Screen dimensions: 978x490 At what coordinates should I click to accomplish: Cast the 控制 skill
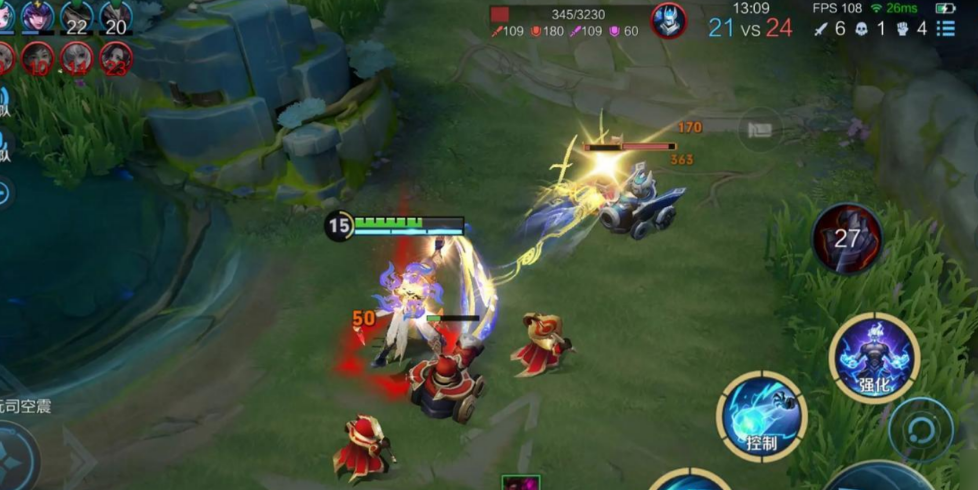[x=761, y=416]
